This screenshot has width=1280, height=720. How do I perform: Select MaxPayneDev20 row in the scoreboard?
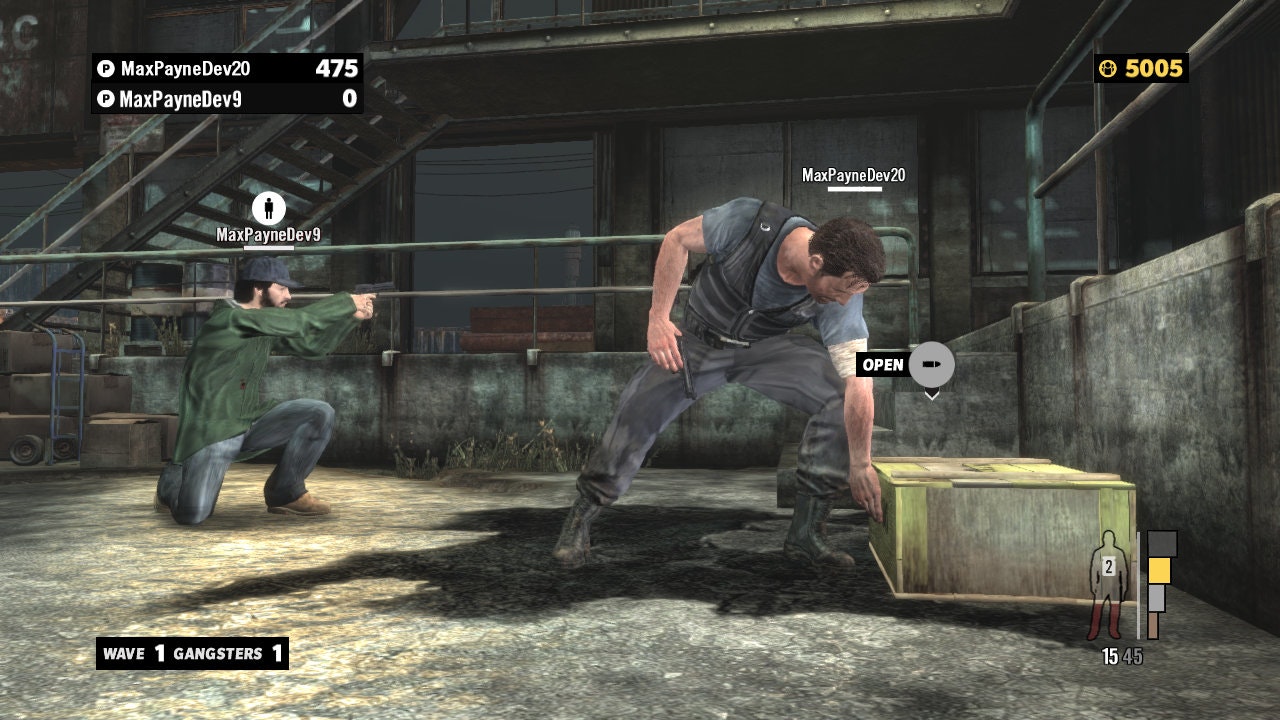tap(227, 69)
